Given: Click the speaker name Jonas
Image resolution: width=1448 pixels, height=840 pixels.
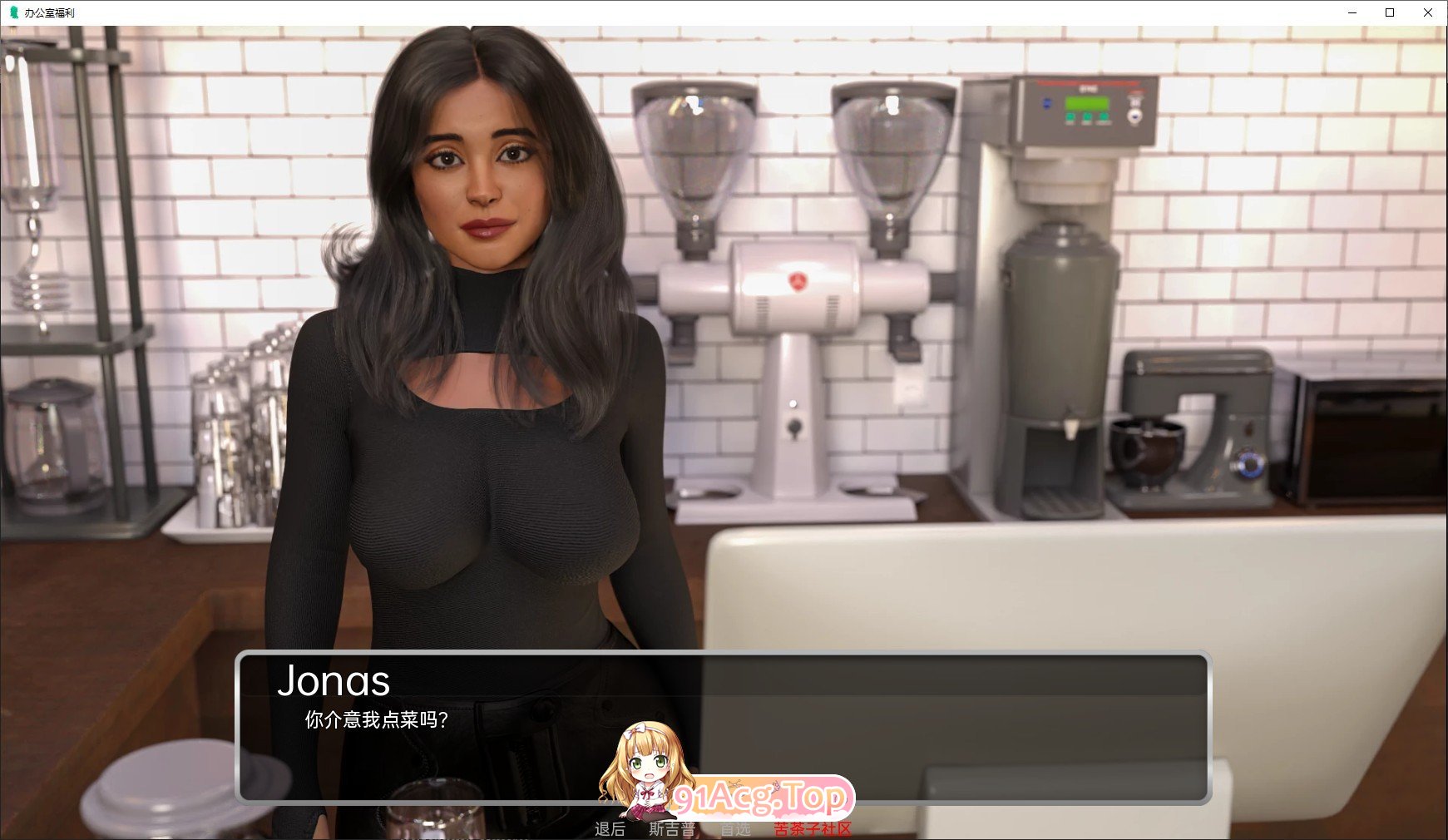Looking at the screenshot, I should click(336, 681).
